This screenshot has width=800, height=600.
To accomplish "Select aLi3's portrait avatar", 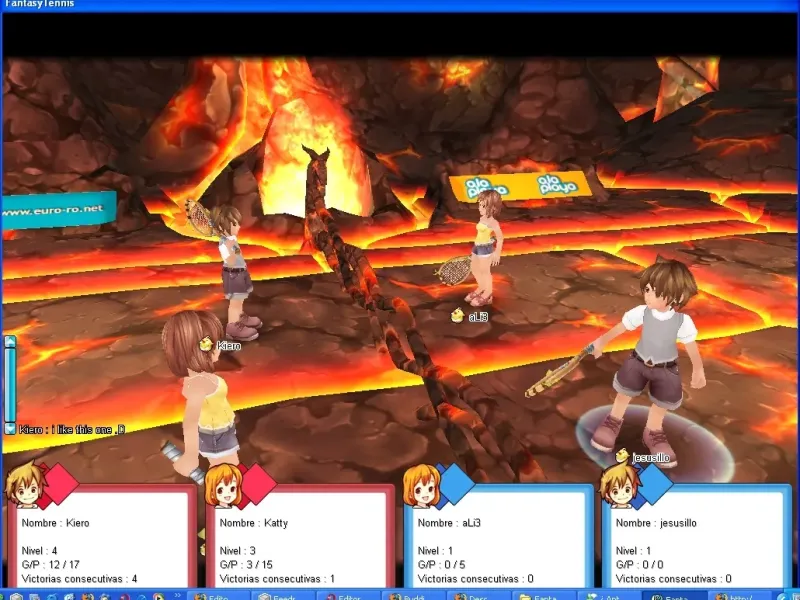I will (421, 486).
